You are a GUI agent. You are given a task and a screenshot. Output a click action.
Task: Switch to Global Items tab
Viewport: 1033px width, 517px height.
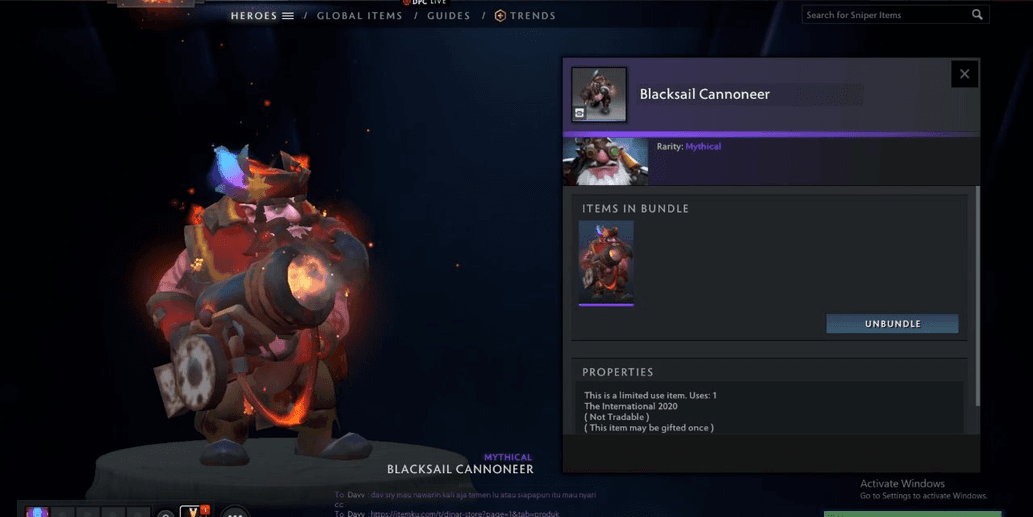(359, 16)
